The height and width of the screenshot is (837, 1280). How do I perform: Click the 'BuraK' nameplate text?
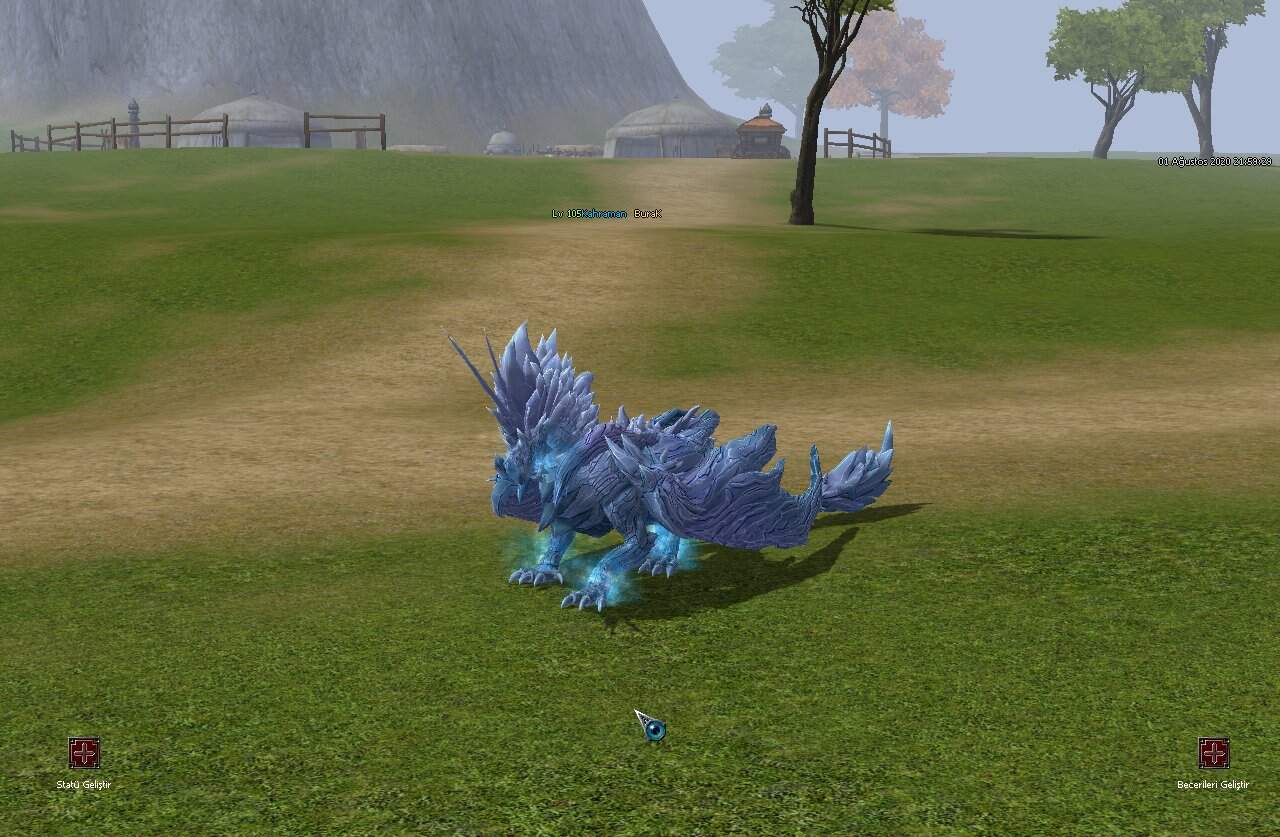pos(648,213)
